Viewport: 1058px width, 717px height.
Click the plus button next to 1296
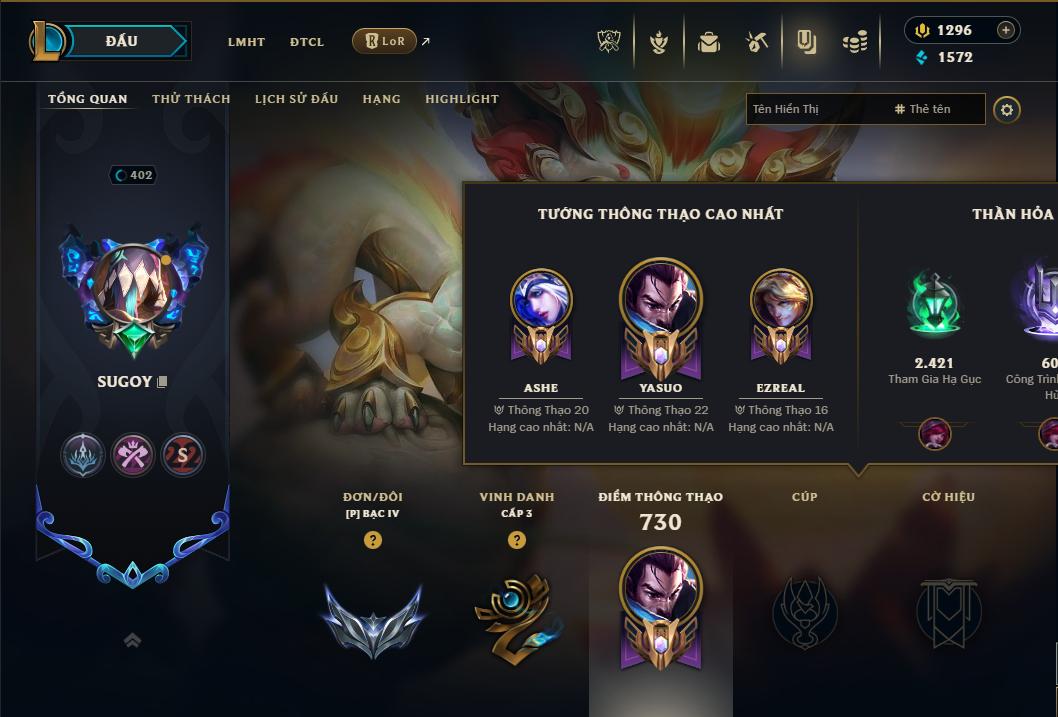(x=1006, y=30)
